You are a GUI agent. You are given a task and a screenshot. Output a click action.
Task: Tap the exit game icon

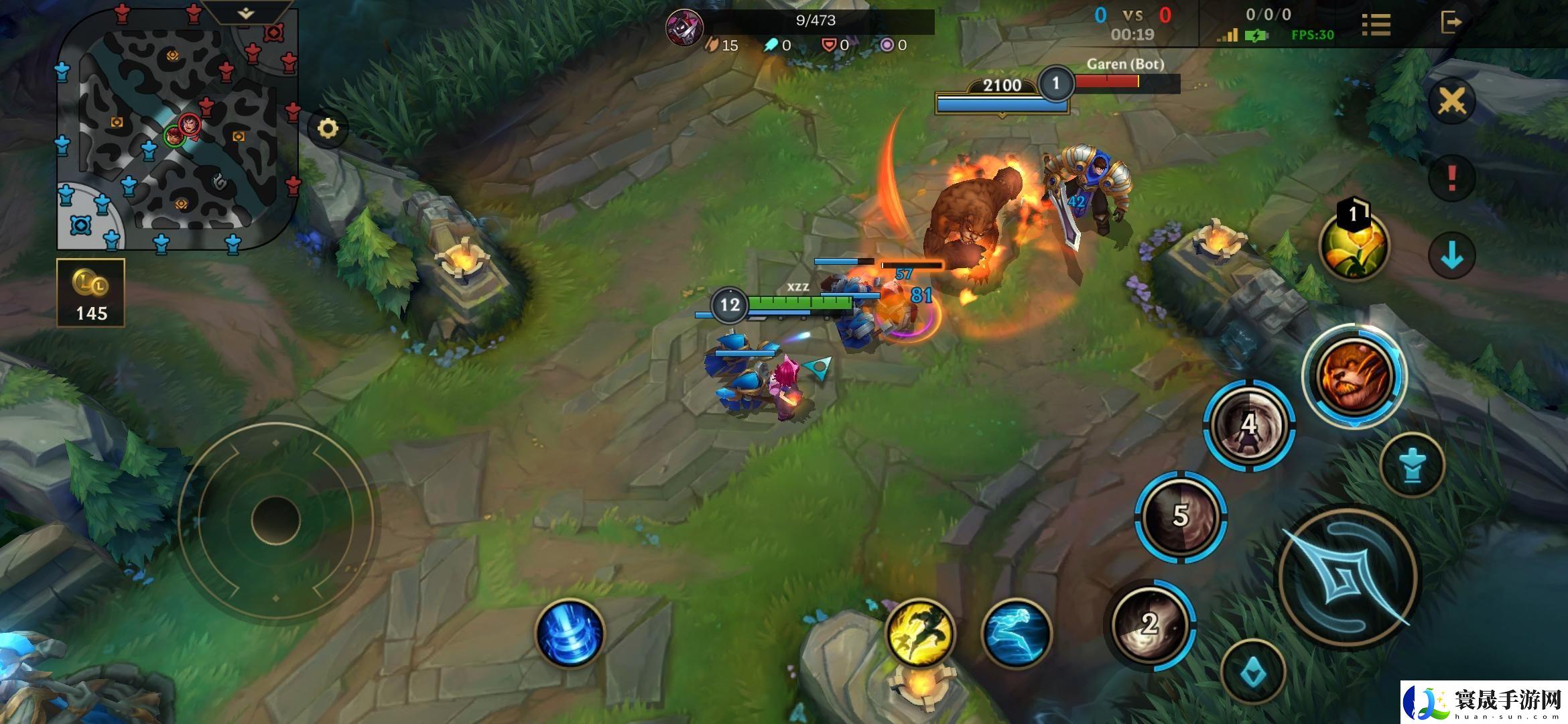[x=1450, y=22]
